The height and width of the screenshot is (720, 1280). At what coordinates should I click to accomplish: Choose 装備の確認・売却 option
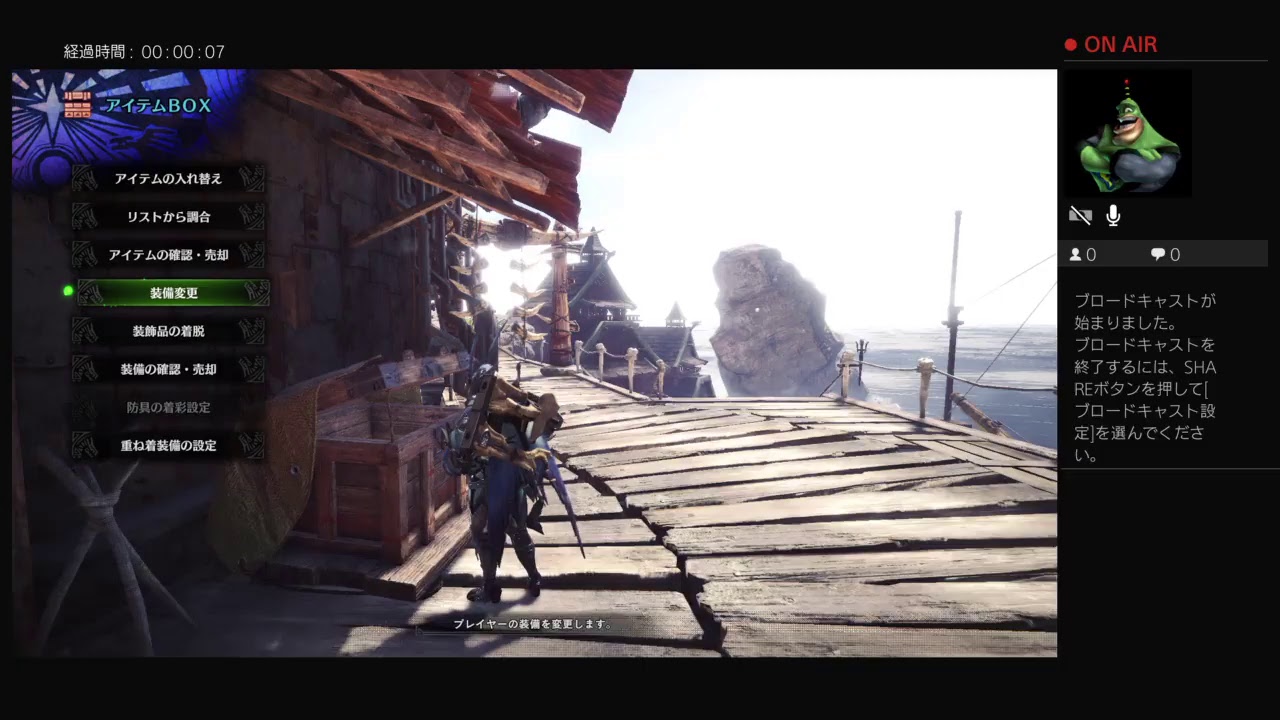[168, 369]
